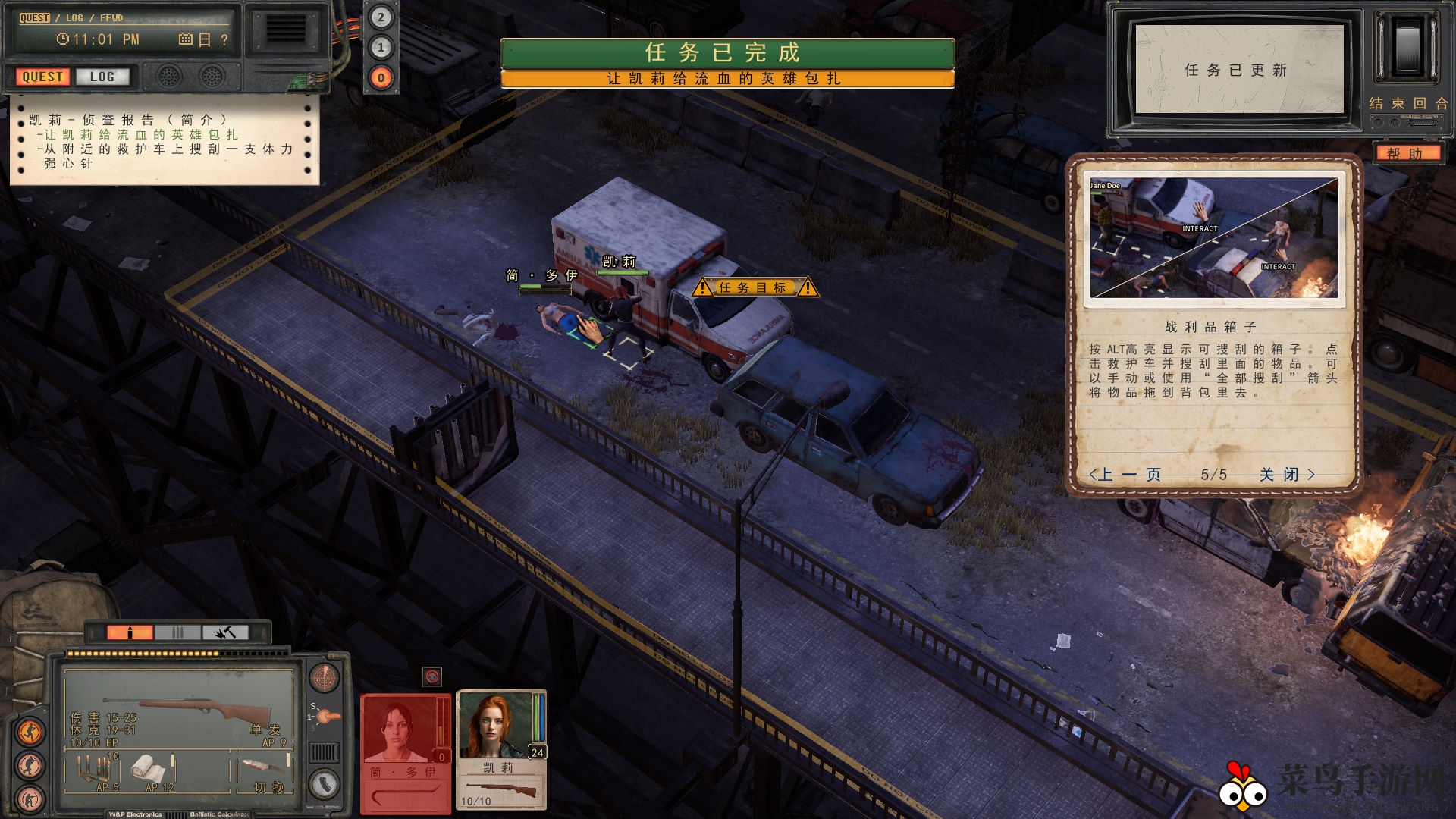Image resolution: width=1456 pixels, height=819 pixels.
Task: Click the magazine reload round button
Action: (325, 783)
